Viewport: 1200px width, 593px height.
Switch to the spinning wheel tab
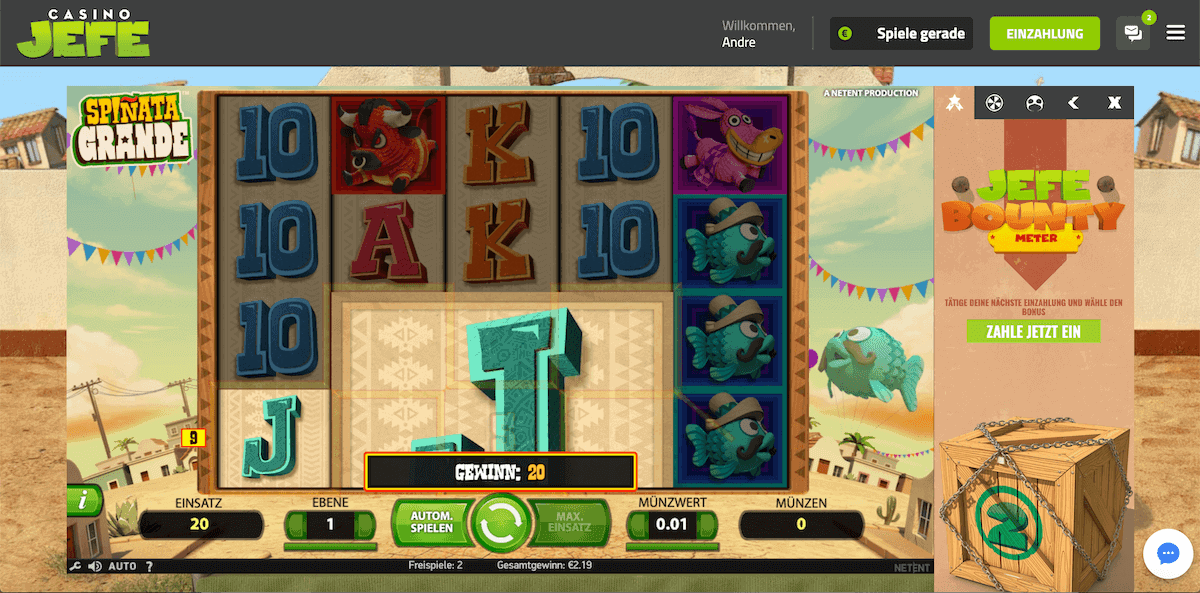(994, 102)
